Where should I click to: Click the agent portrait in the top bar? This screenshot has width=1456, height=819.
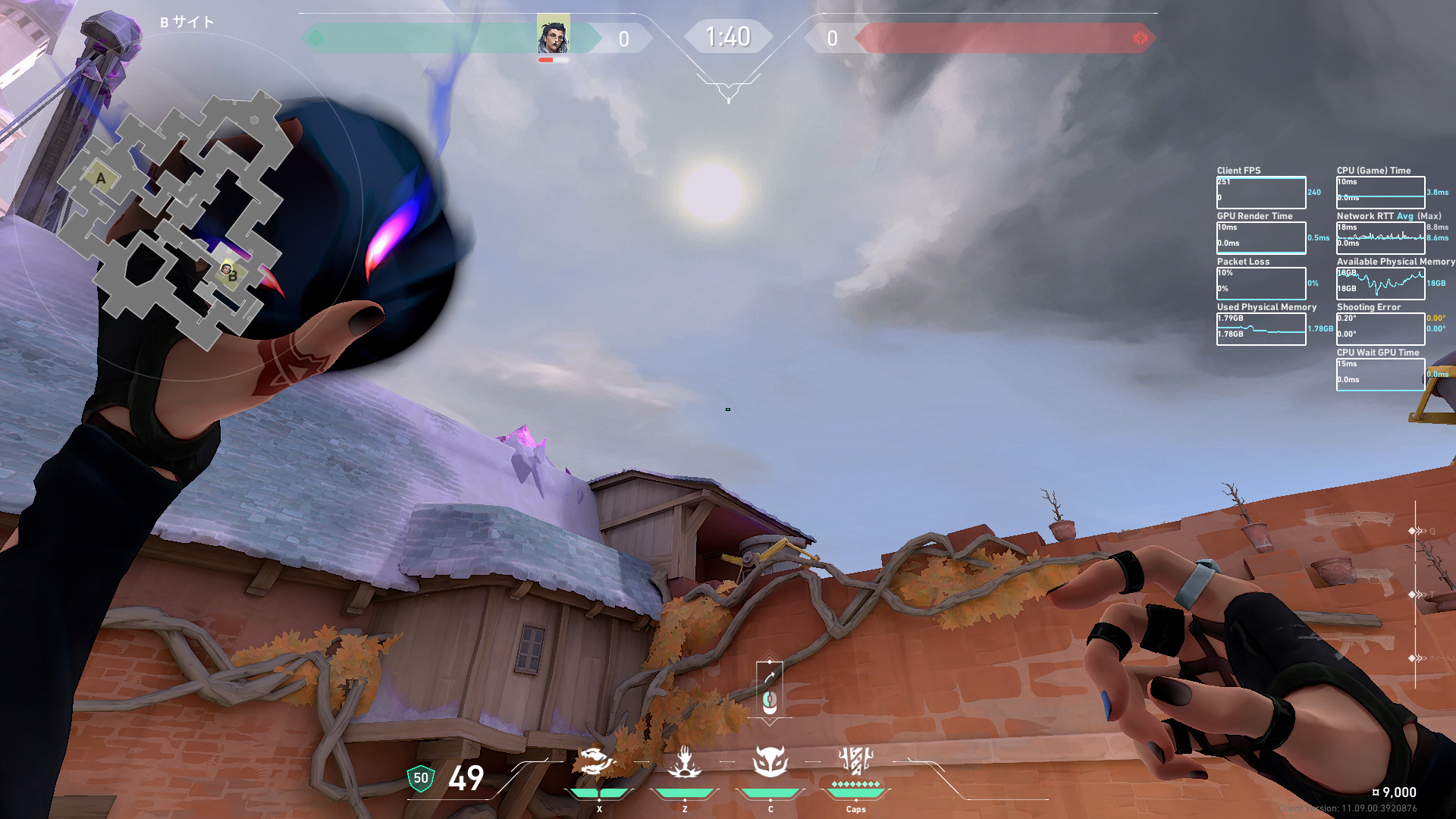click(553, 36)
